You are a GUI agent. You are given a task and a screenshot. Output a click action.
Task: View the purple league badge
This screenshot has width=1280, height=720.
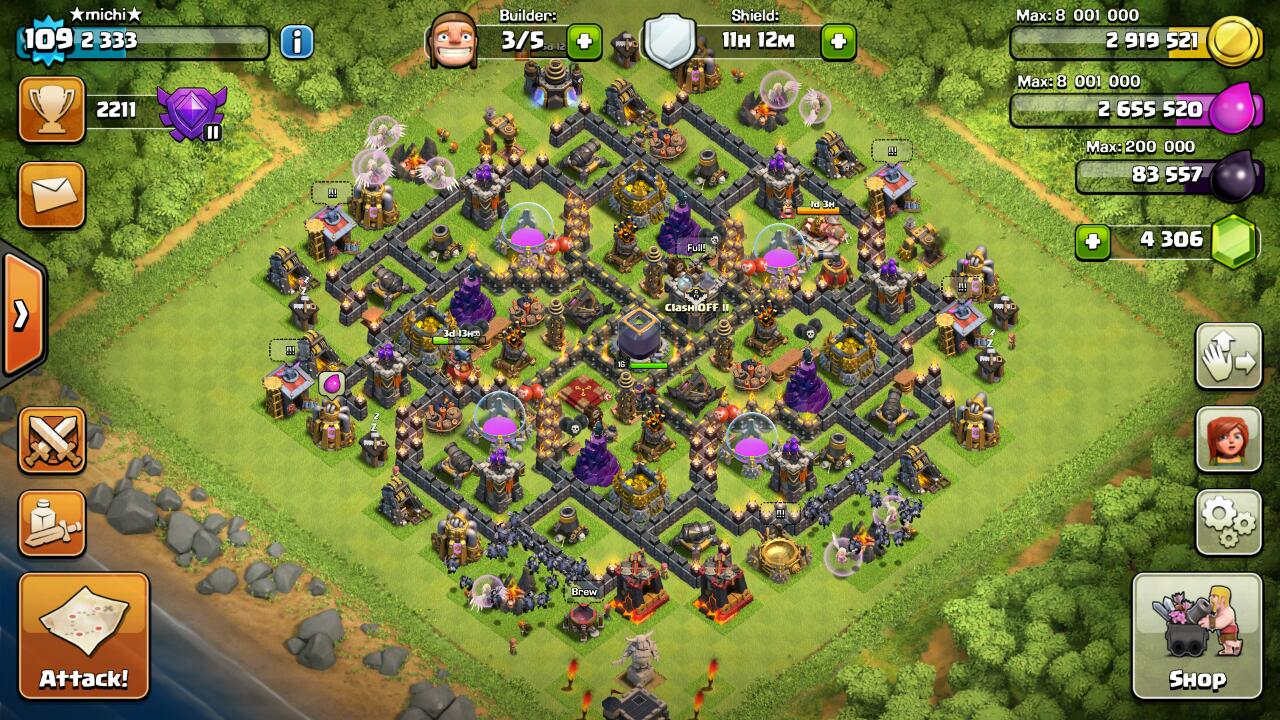(192, 112)
